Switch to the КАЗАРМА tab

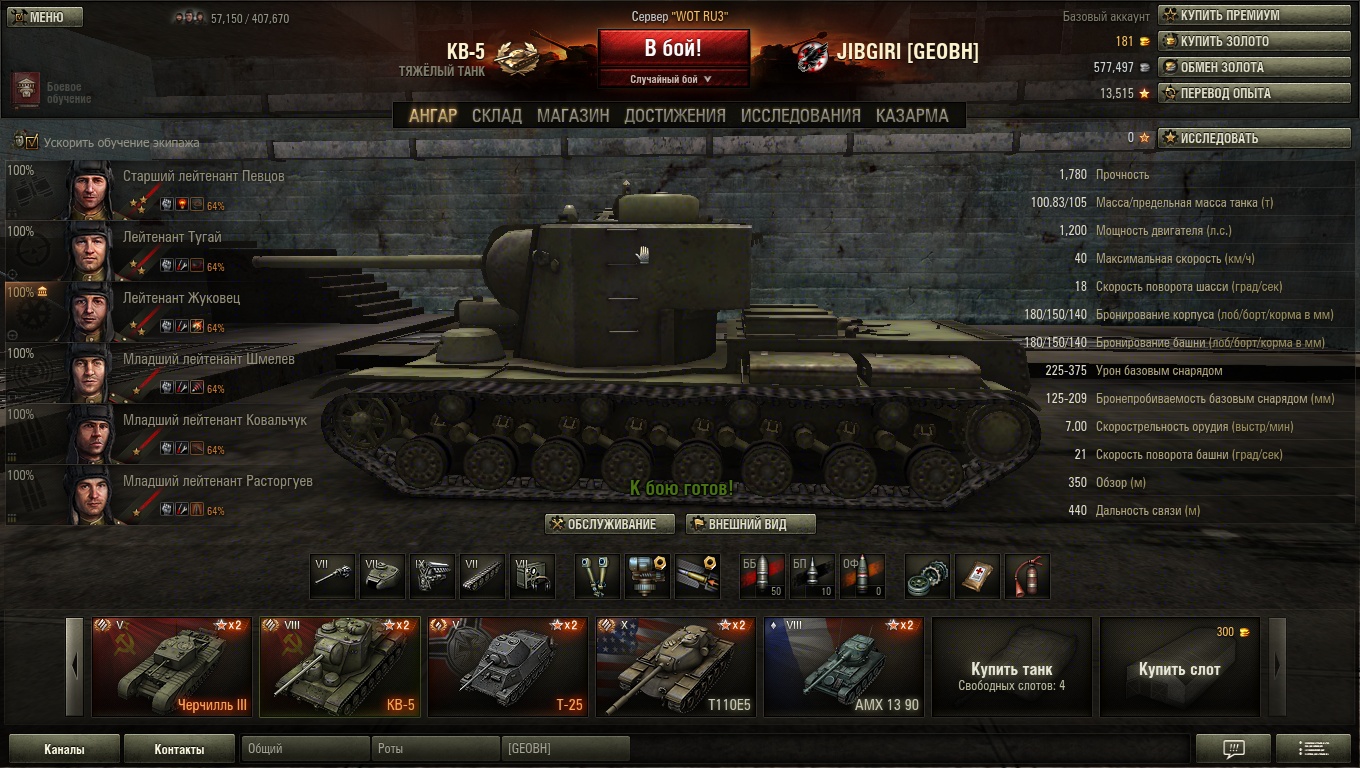tap(911, 115)
